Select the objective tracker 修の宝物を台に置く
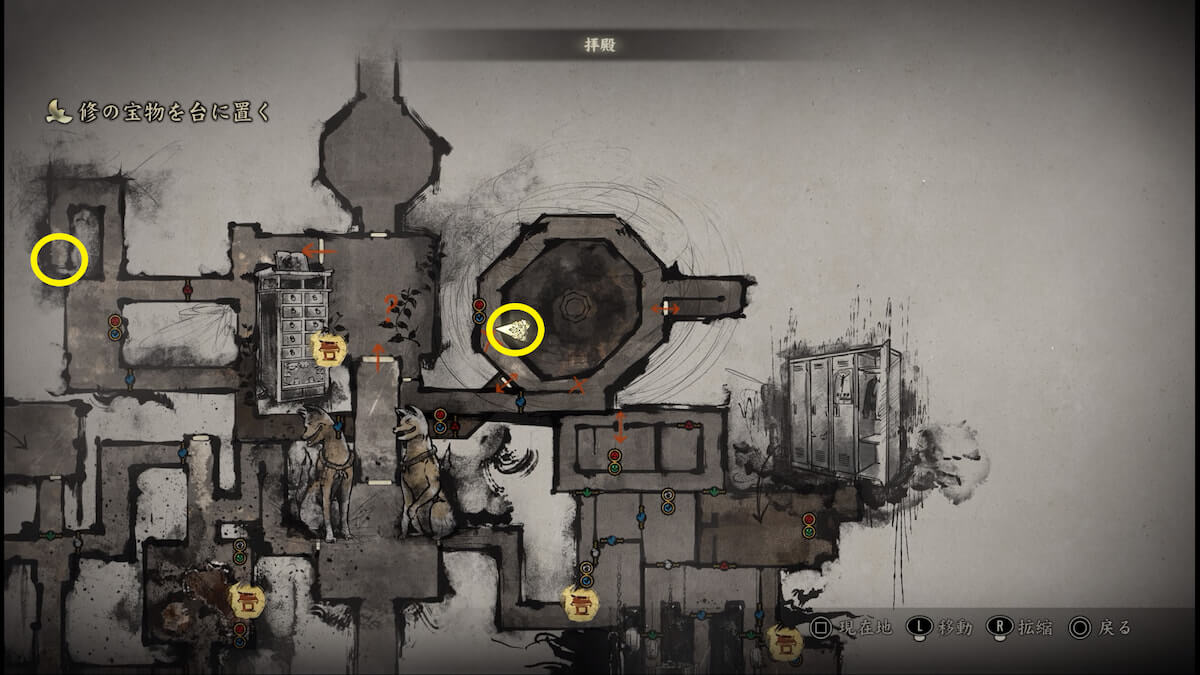 [160, 112]
